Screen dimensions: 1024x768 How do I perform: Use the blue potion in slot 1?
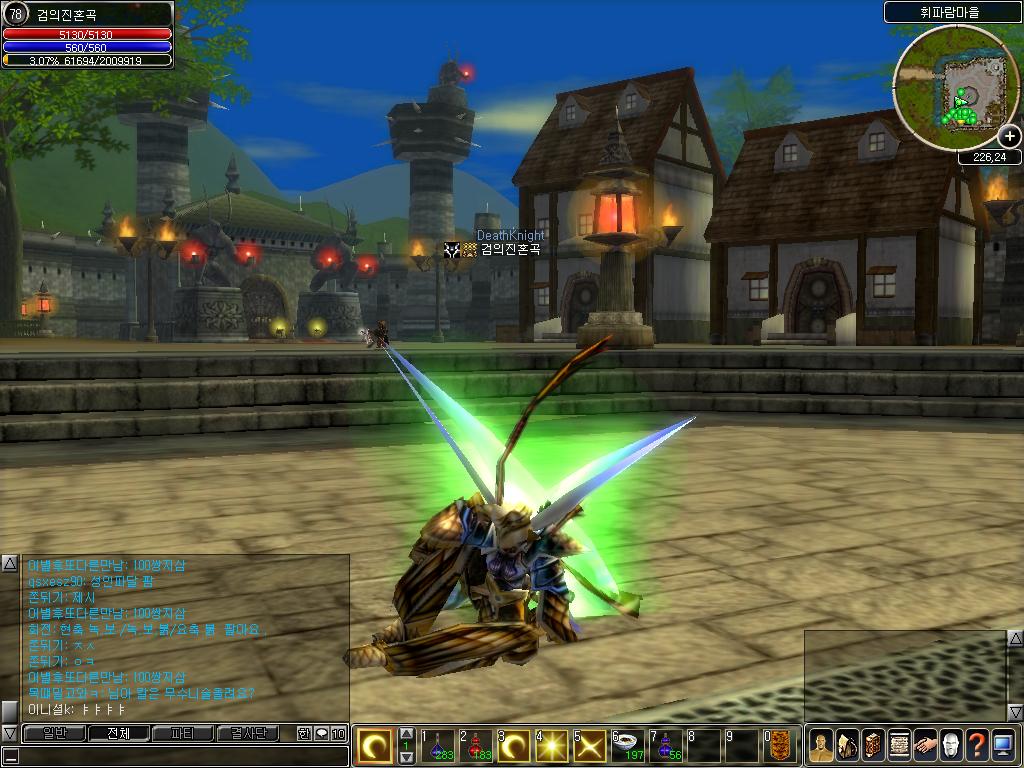[x=439, y=746]
